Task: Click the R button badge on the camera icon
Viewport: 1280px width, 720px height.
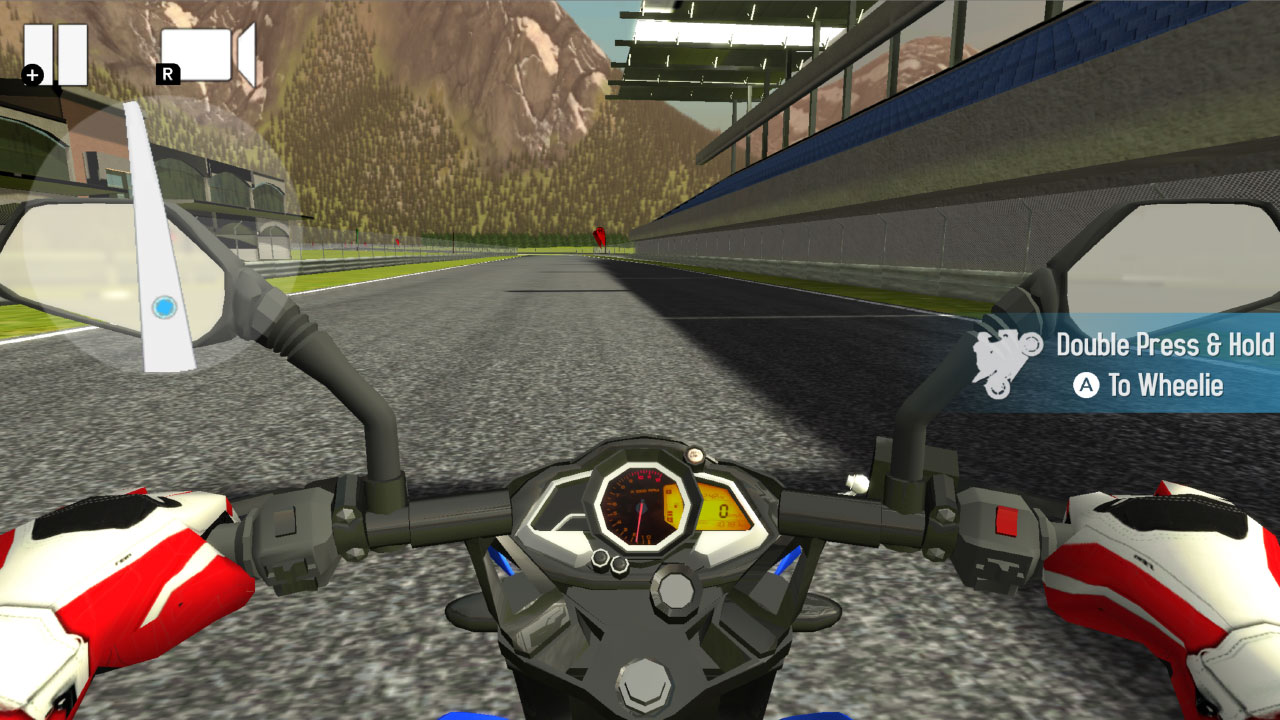Action: coord(168,75)
